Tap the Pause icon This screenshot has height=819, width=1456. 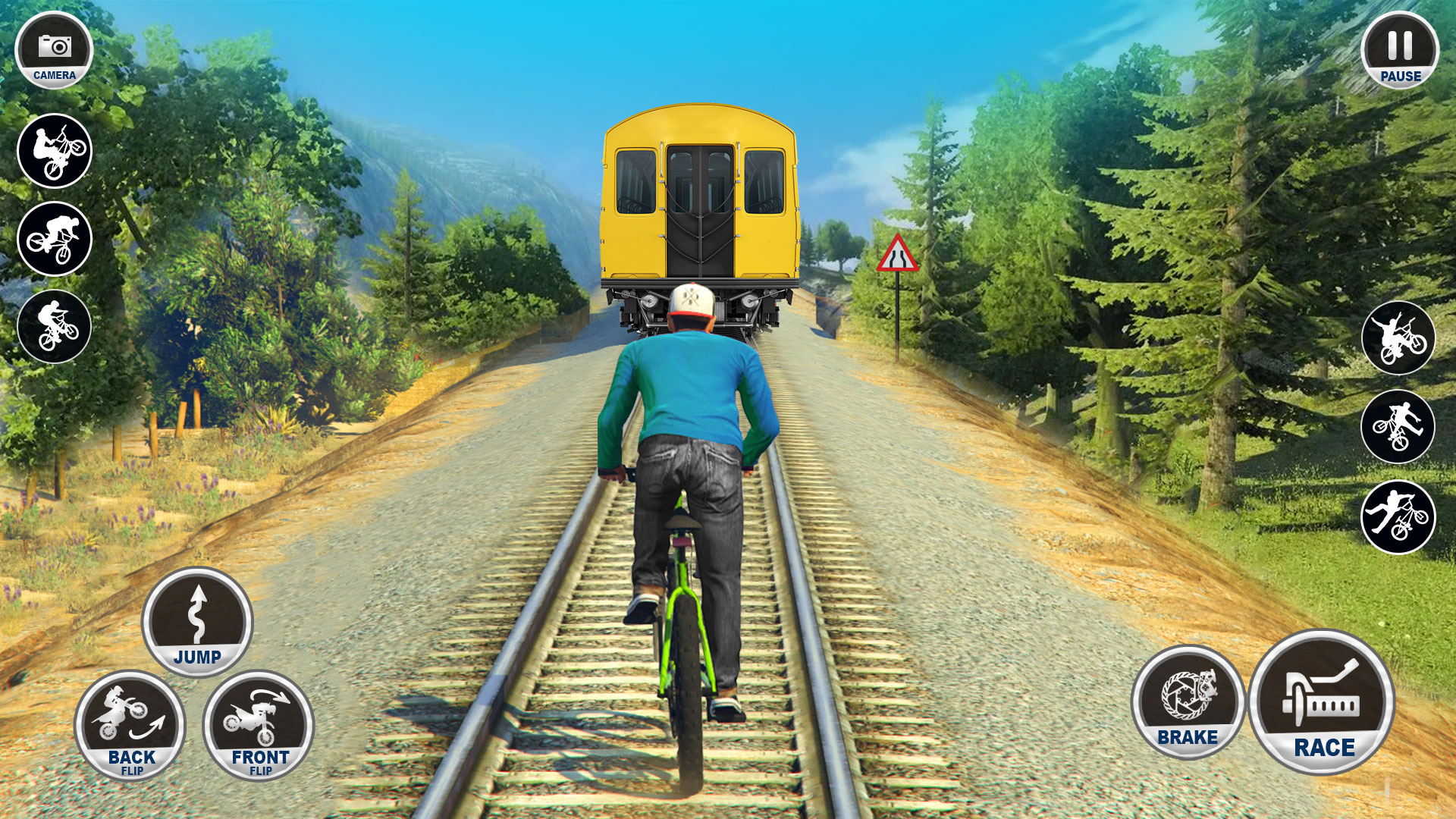click(x=1399, y=49)
